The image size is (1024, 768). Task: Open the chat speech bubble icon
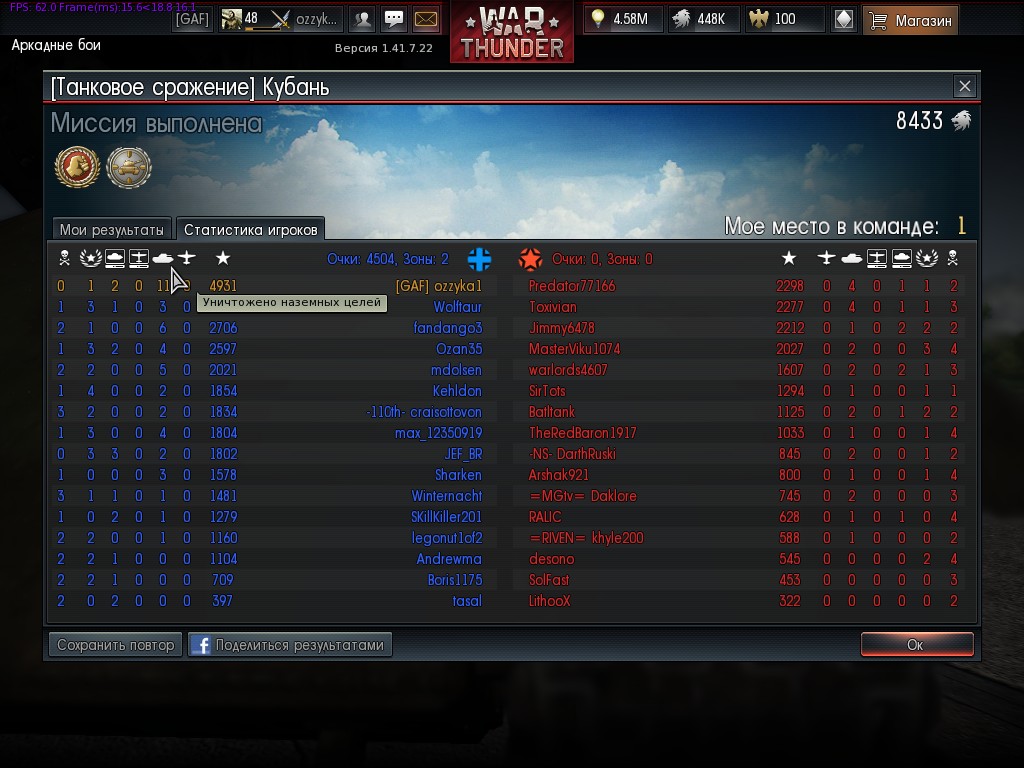[x=394, y=19]
